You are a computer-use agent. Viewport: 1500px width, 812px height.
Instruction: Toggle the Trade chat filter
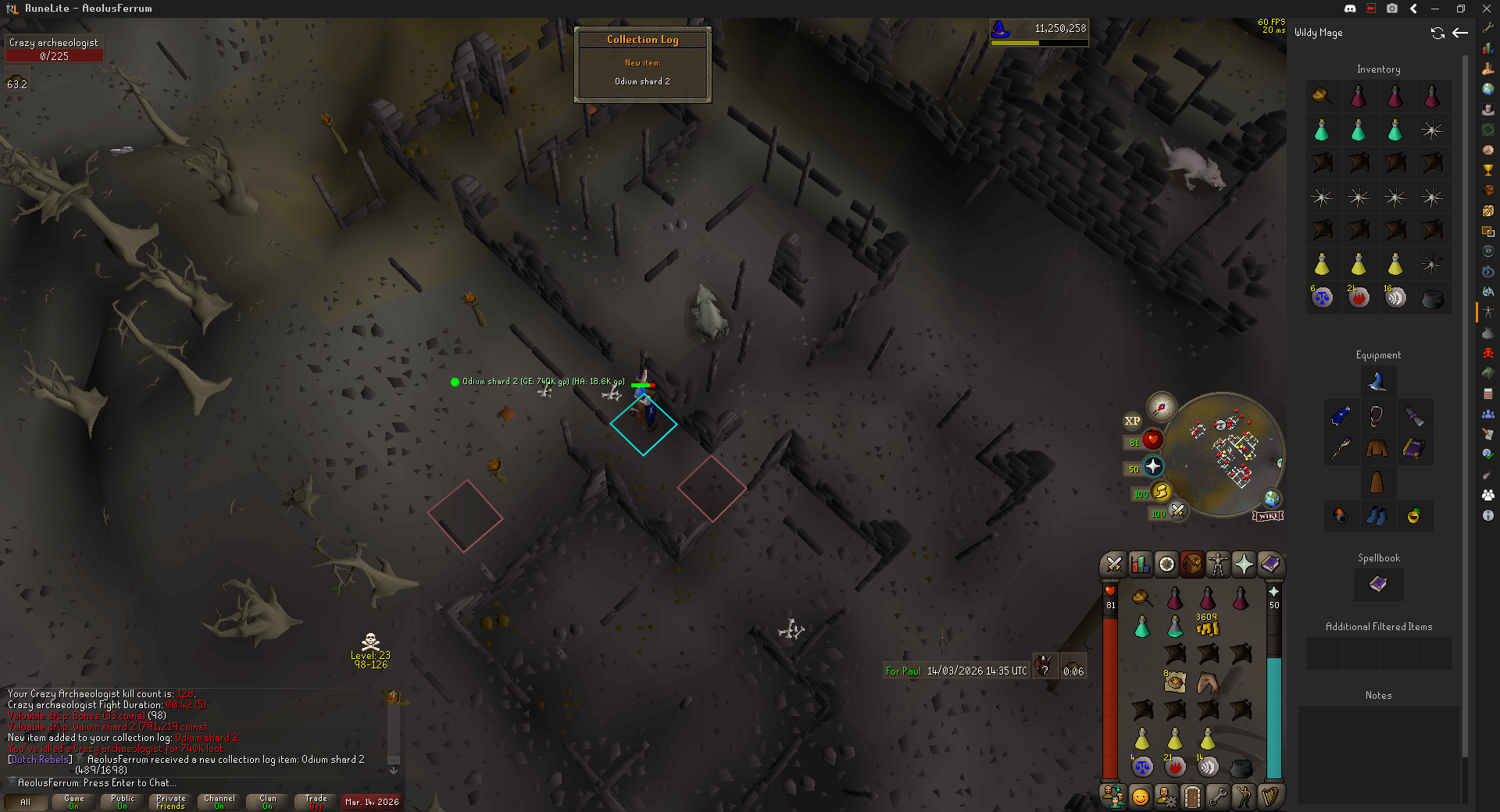coord(316,802)
